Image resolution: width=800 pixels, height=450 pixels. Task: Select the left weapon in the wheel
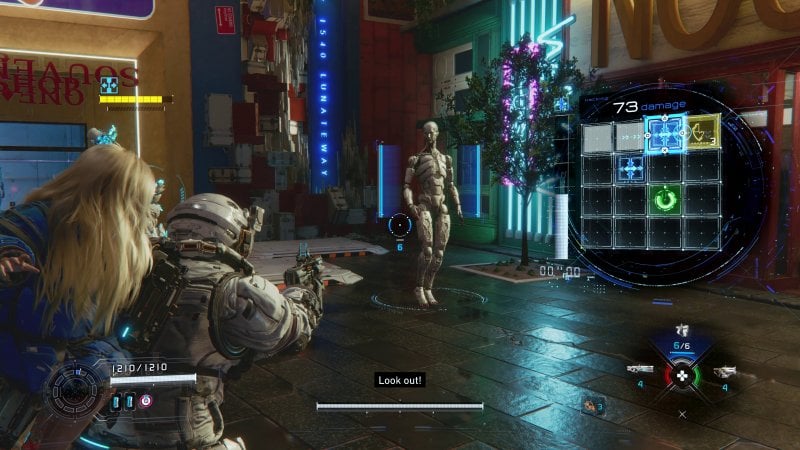coord(640,369)
